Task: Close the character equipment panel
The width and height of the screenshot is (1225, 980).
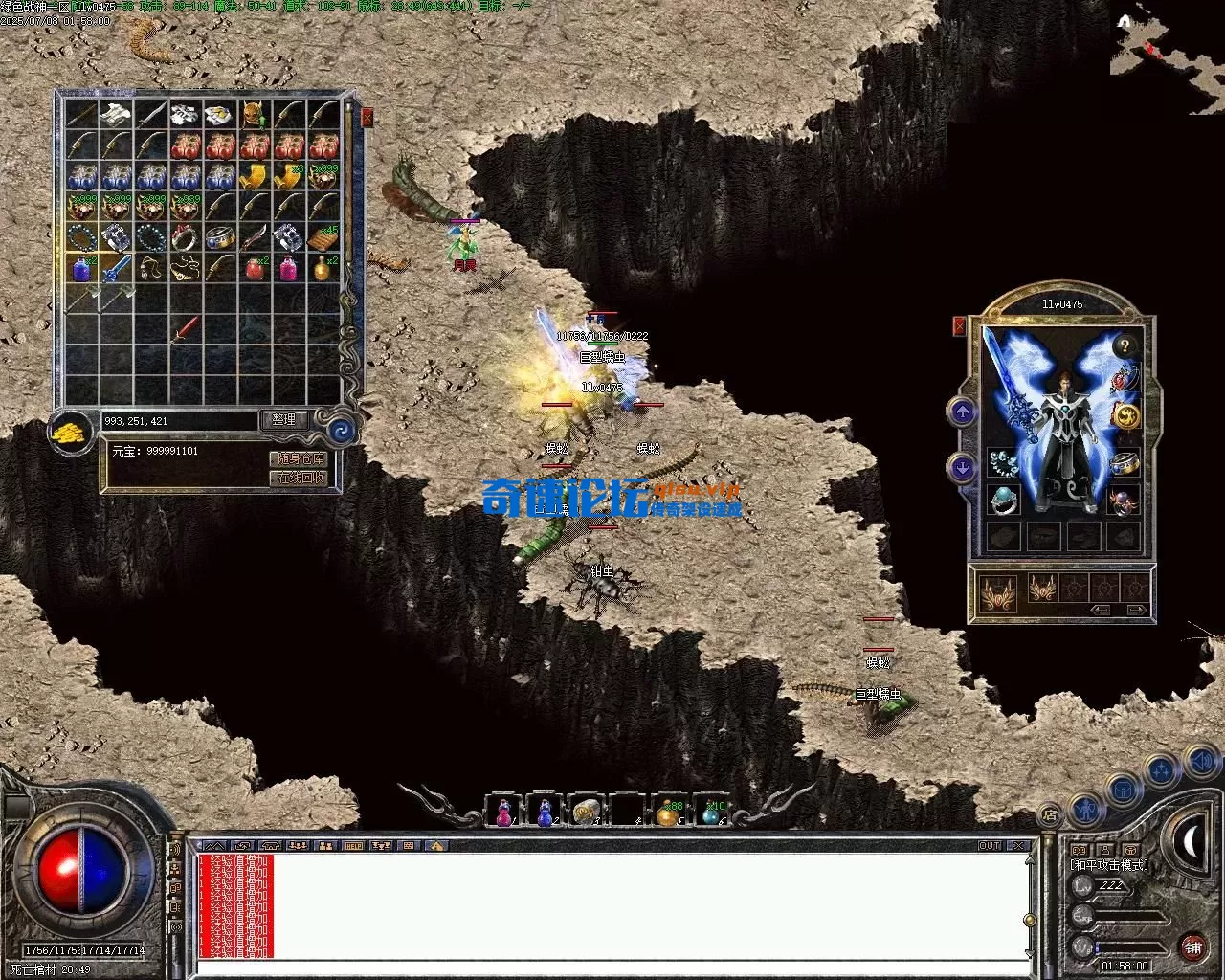Action: coord(959,326)
